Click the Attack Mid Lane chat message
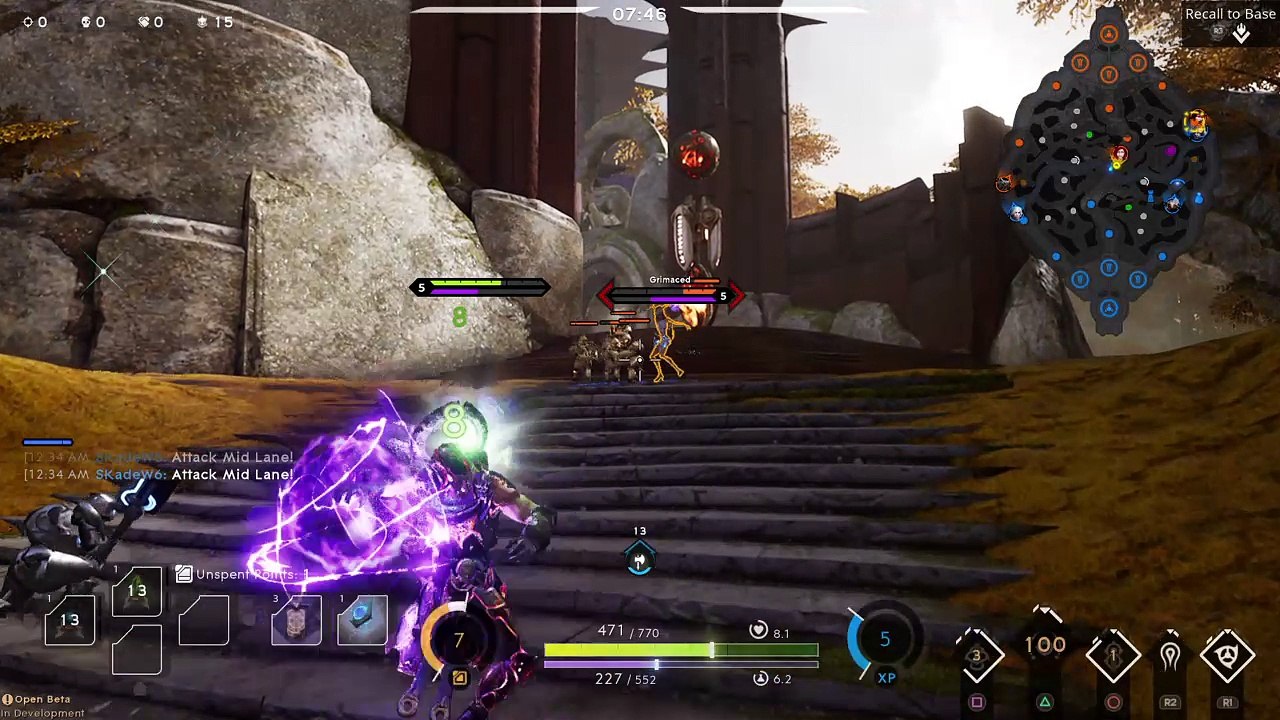 point(232,475)
